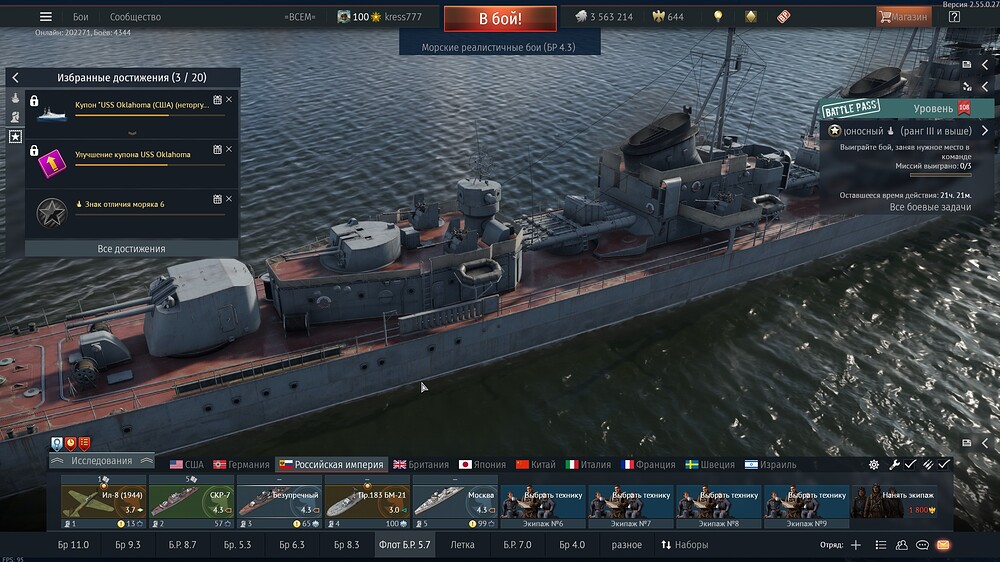Open the hamburger main menu
Screen dimensions: 1000x562
(45, 17)
